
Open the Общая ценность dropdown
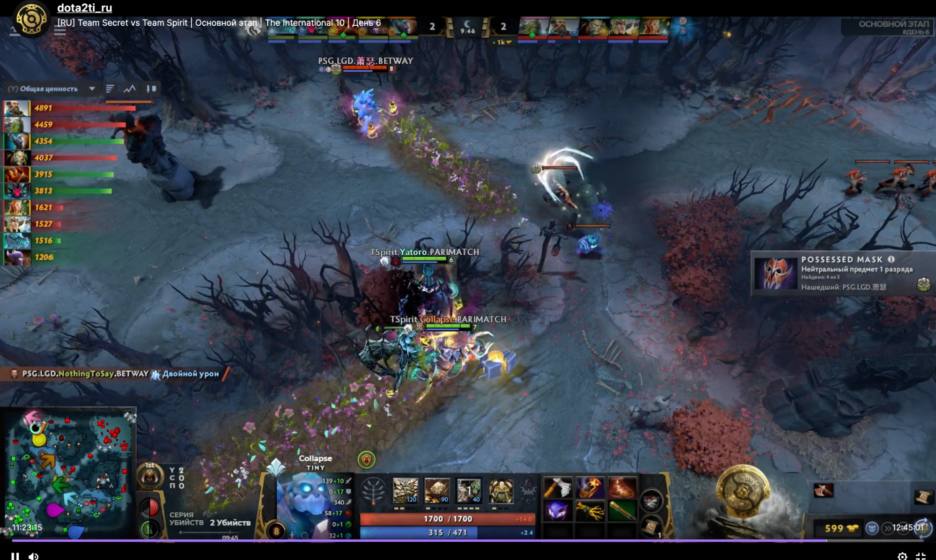point(91,89)
